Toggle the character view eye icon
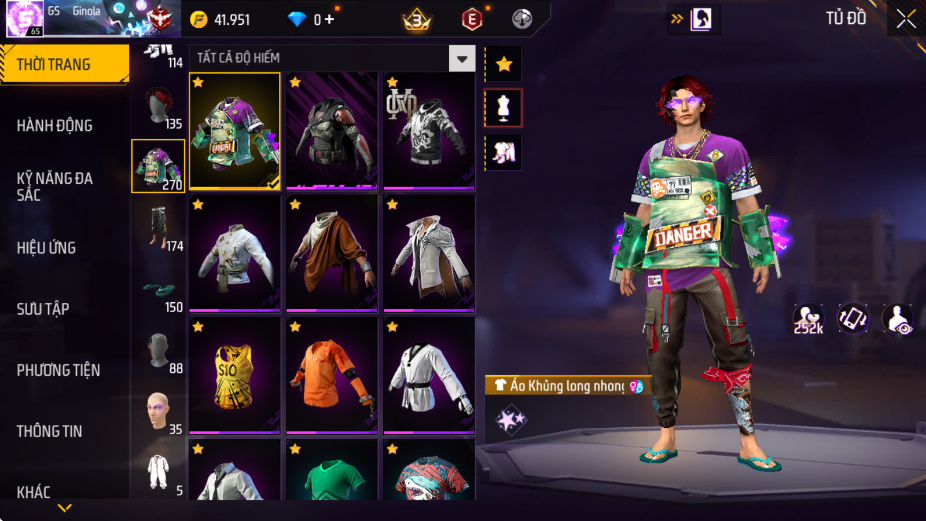 click(x=897, y=319)
